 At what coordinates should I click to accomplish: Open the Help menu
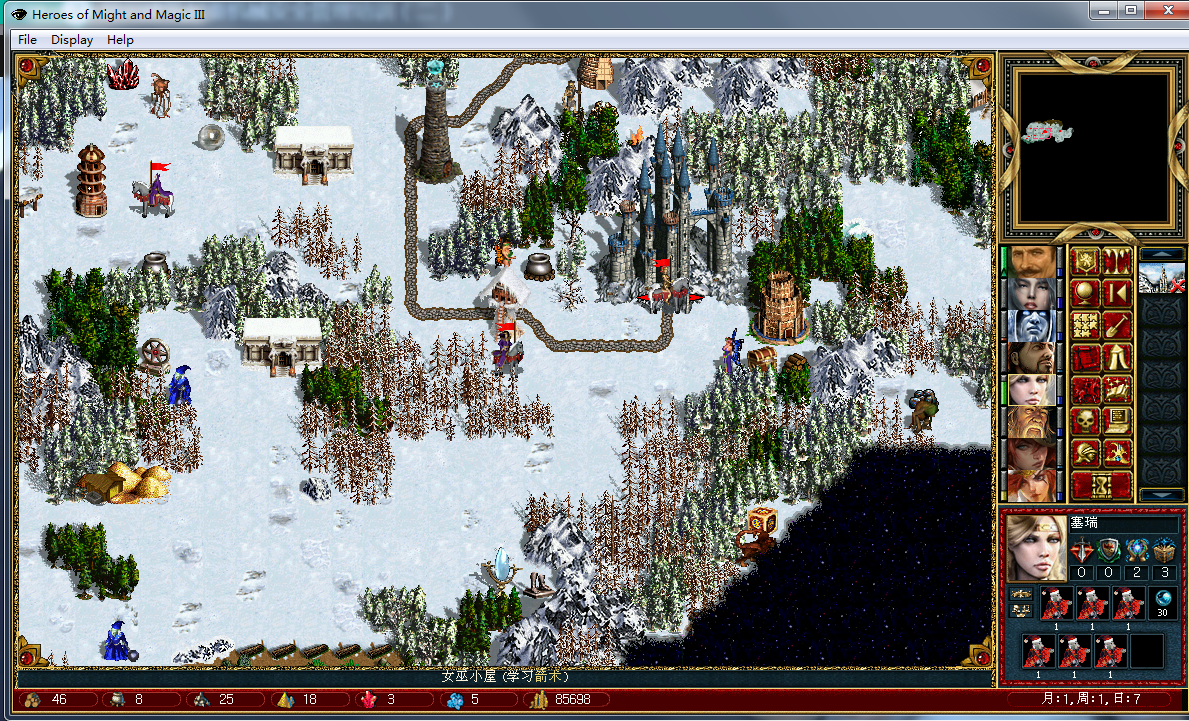click(x=120, y=40)
